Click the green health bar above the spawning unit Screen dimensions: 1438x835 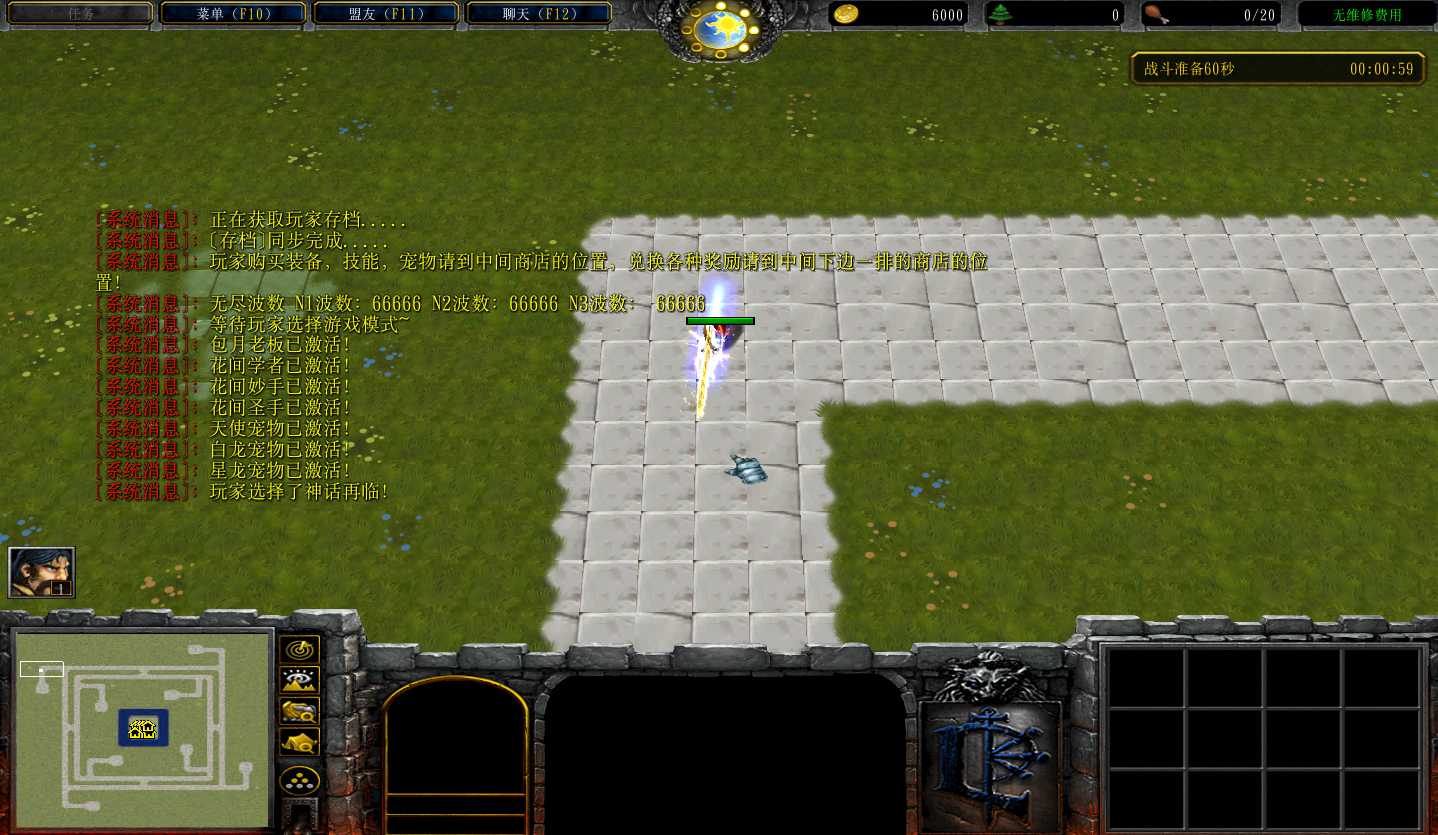(719, 318)
